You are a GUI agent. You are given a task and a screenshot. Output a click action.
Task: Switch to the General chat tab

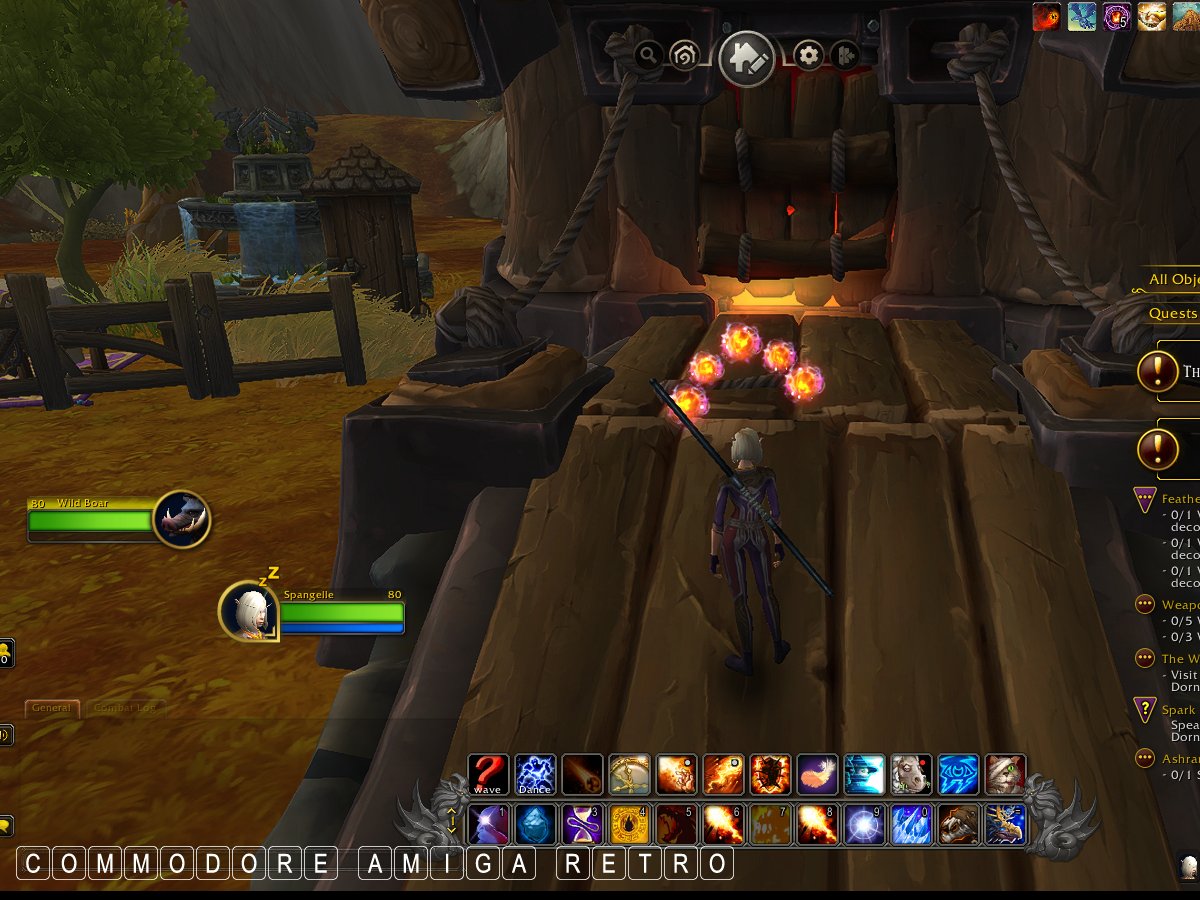(51, 708)
